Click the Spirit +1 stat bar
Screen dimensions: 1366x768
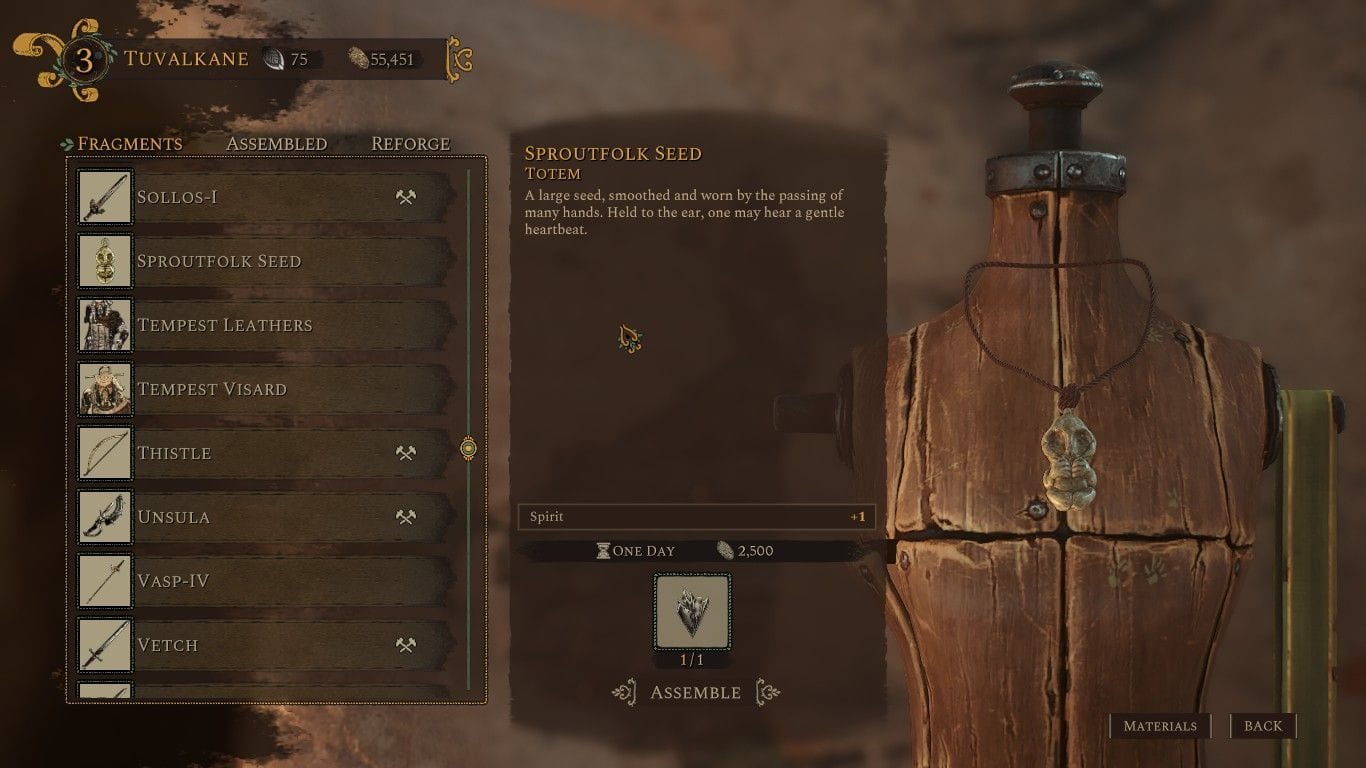pos(697,517)
